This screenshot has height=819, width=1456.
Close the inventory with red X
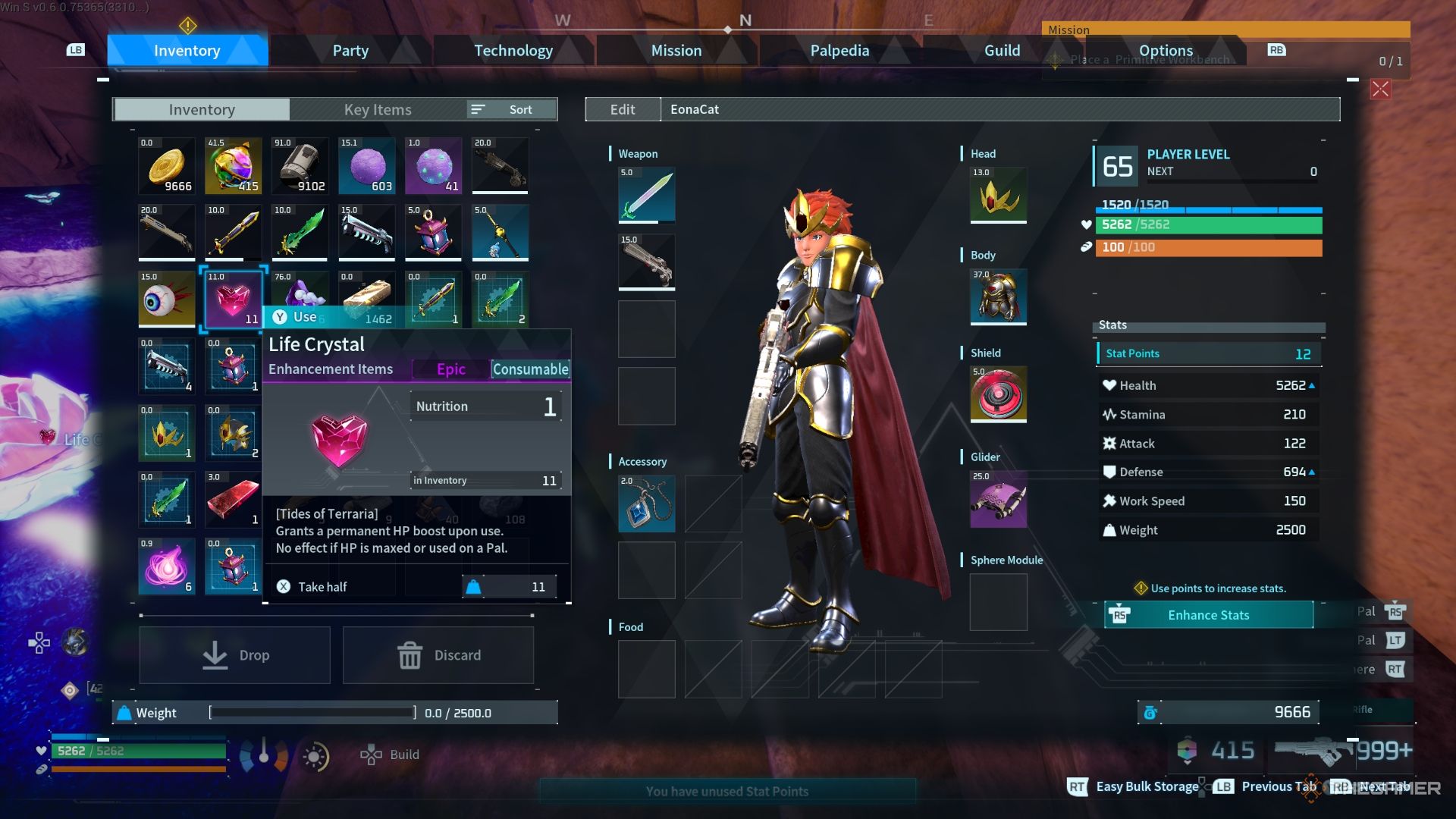(x=1380, y=89)
